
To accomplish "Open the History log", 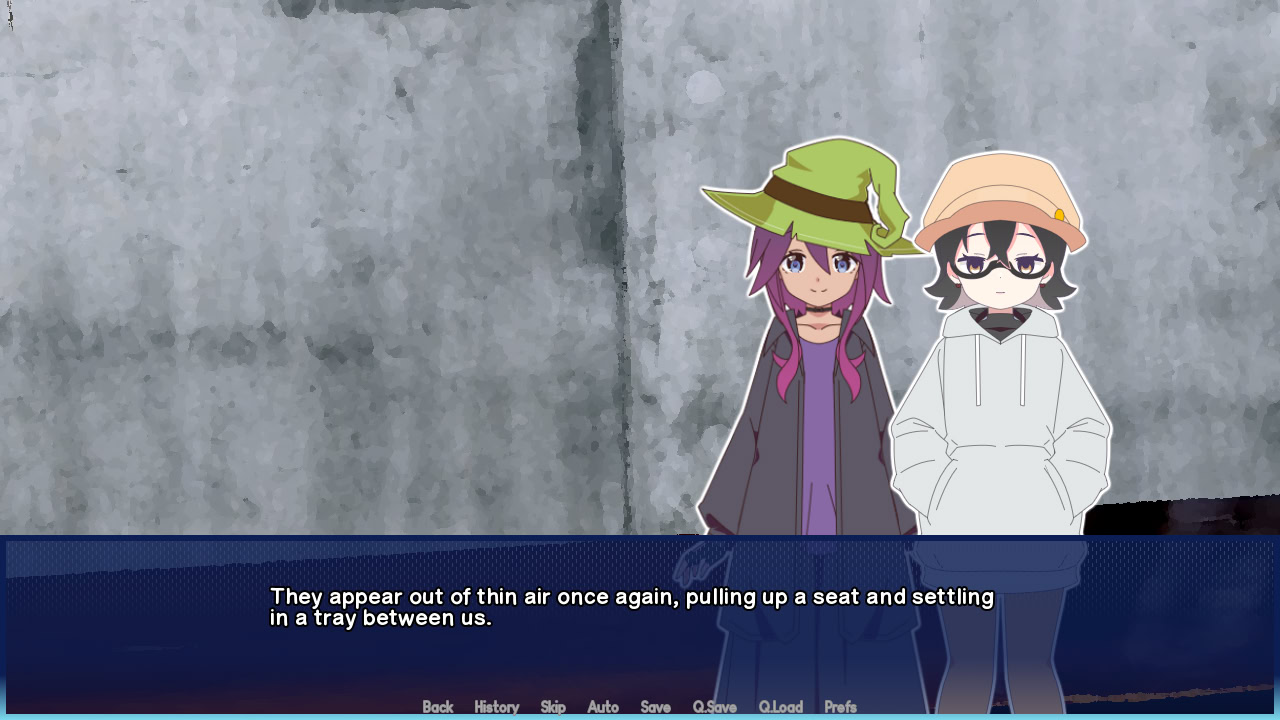I will [x=496, y=707].
